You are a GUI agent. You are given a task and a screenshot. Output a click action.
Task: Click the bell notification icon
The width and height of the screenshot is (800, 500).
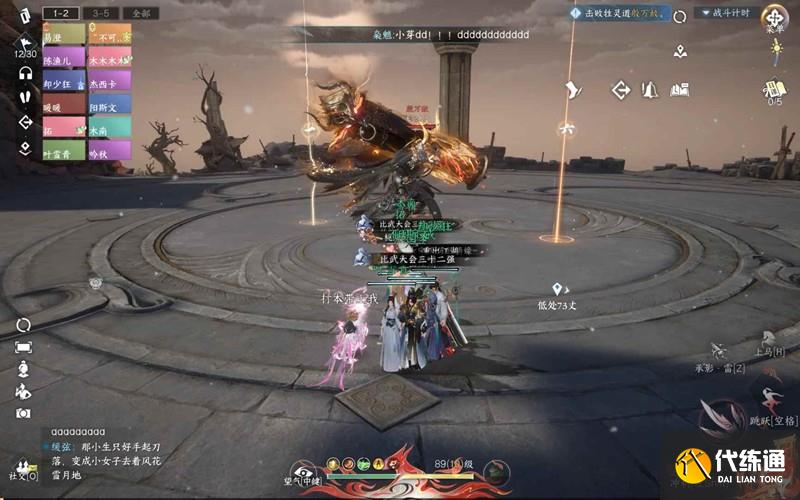click(x=650, y=90)
